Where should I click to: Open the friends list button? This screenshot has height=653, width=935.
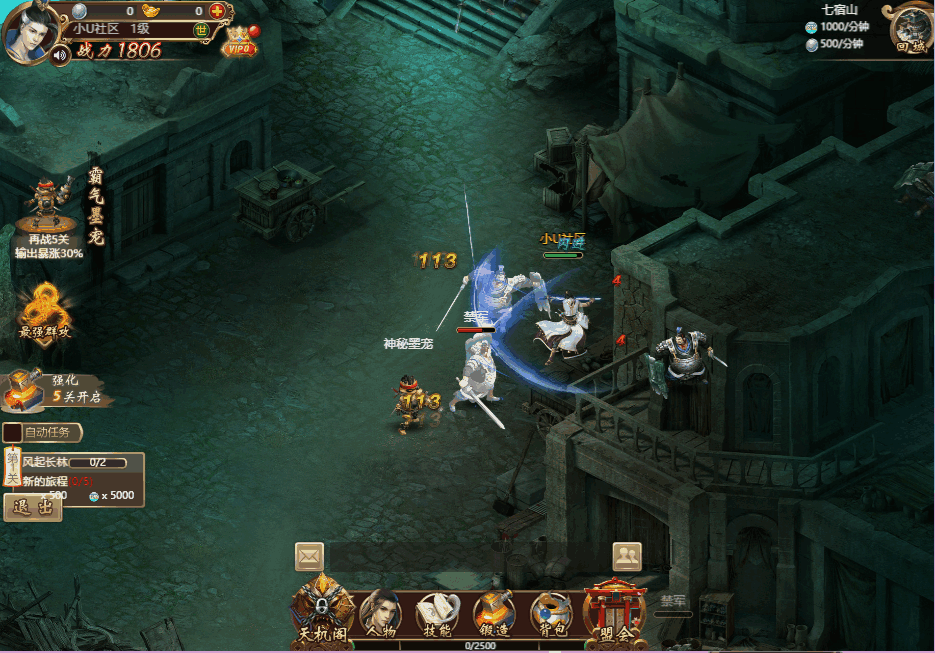627,555
